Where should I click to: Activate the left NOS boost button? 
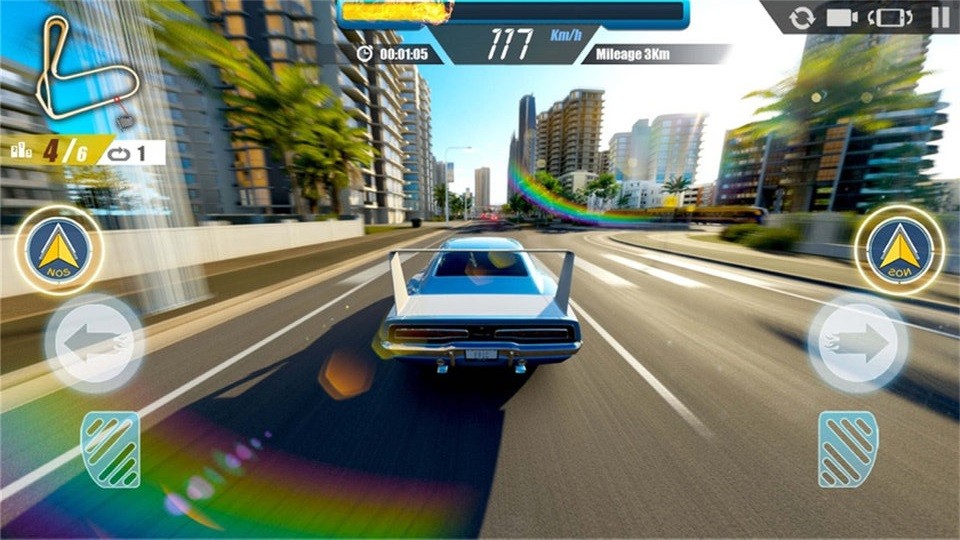pyautogui.click(x=59, y=250)
